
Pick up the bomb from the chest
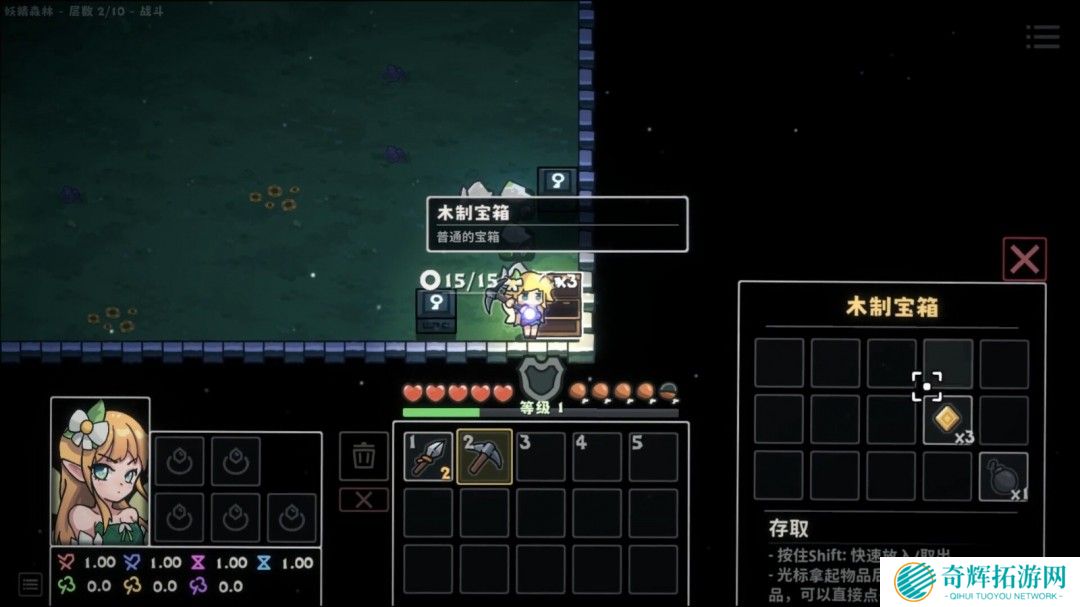point(1003,476)
